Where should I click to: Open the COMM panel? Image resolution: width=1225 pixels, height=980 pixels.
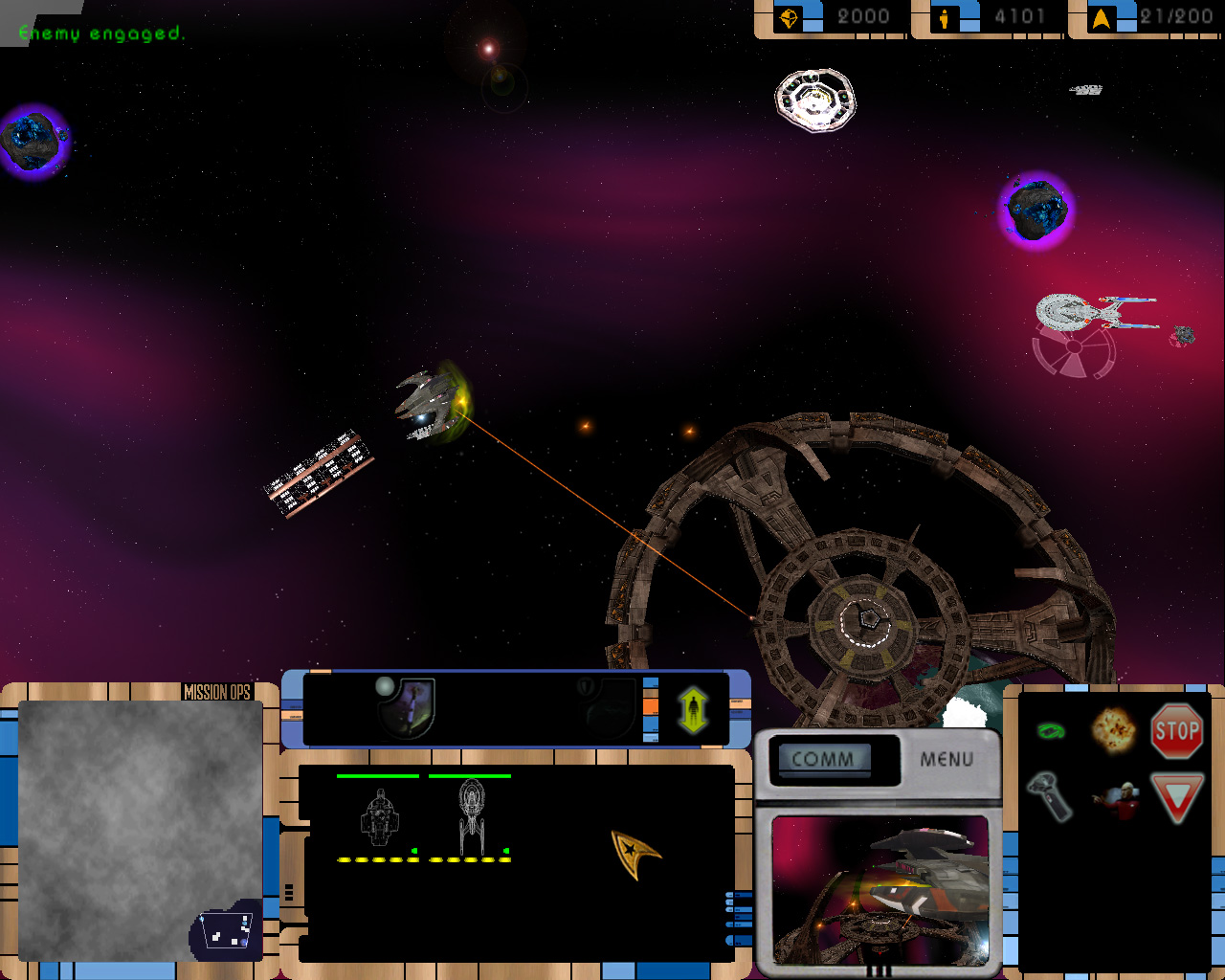[x=822, y=759]
